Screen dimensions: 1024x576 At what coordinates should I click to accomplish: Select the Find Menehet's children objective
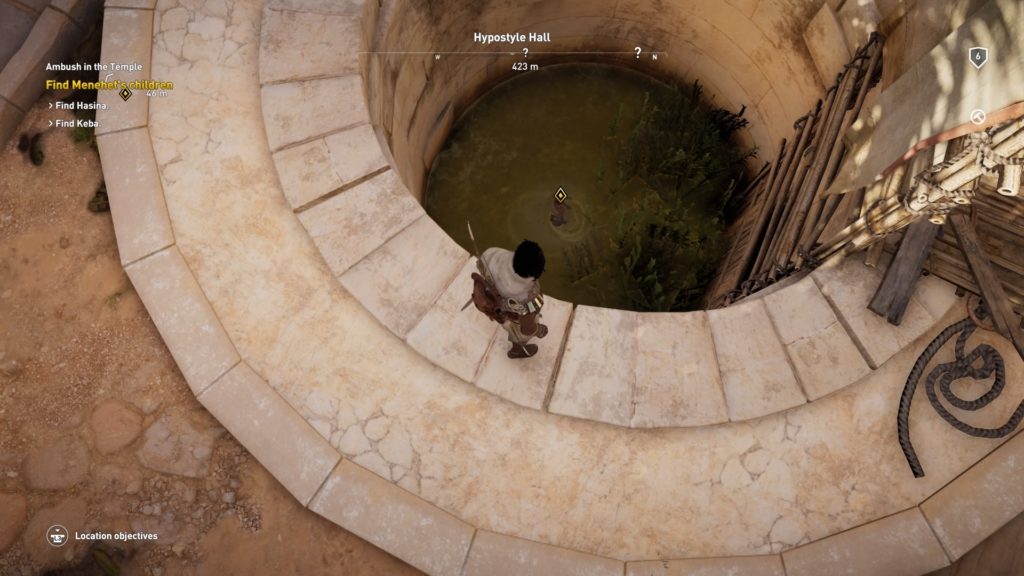tap(108, 85)
